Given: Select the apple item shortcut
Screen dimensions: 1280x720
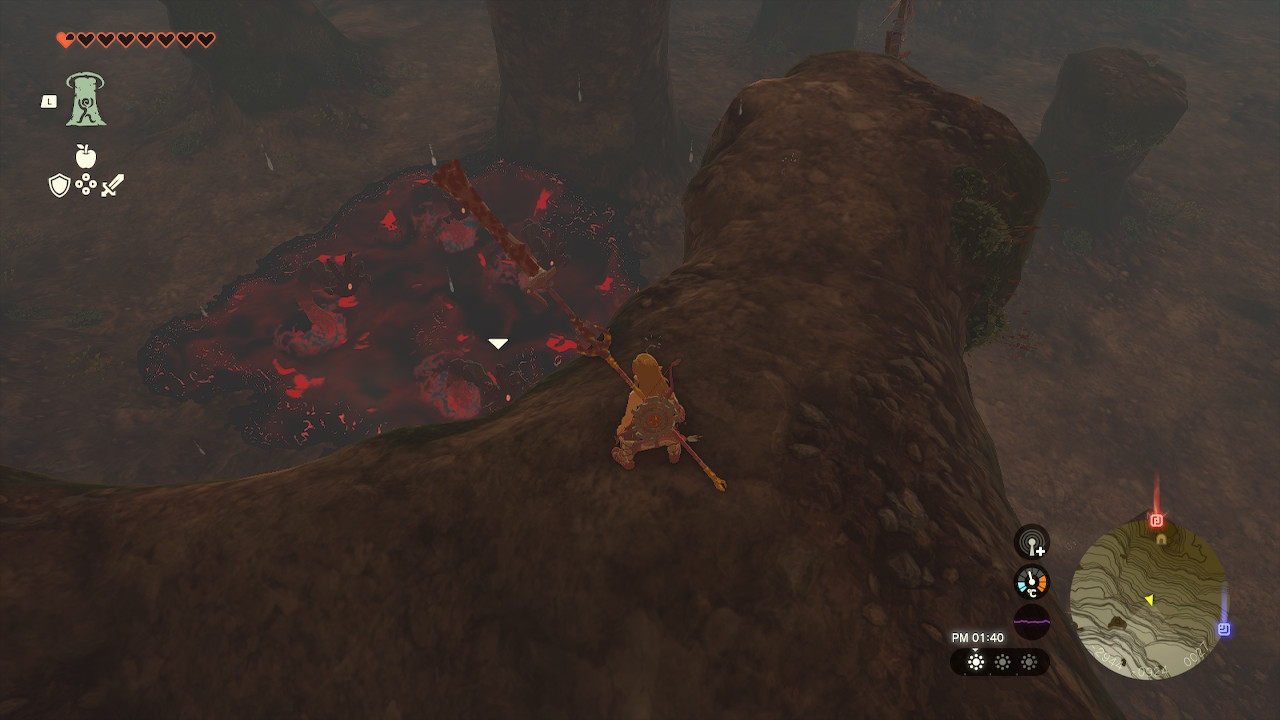Looking at the screenshot, I should pos(86,156).
